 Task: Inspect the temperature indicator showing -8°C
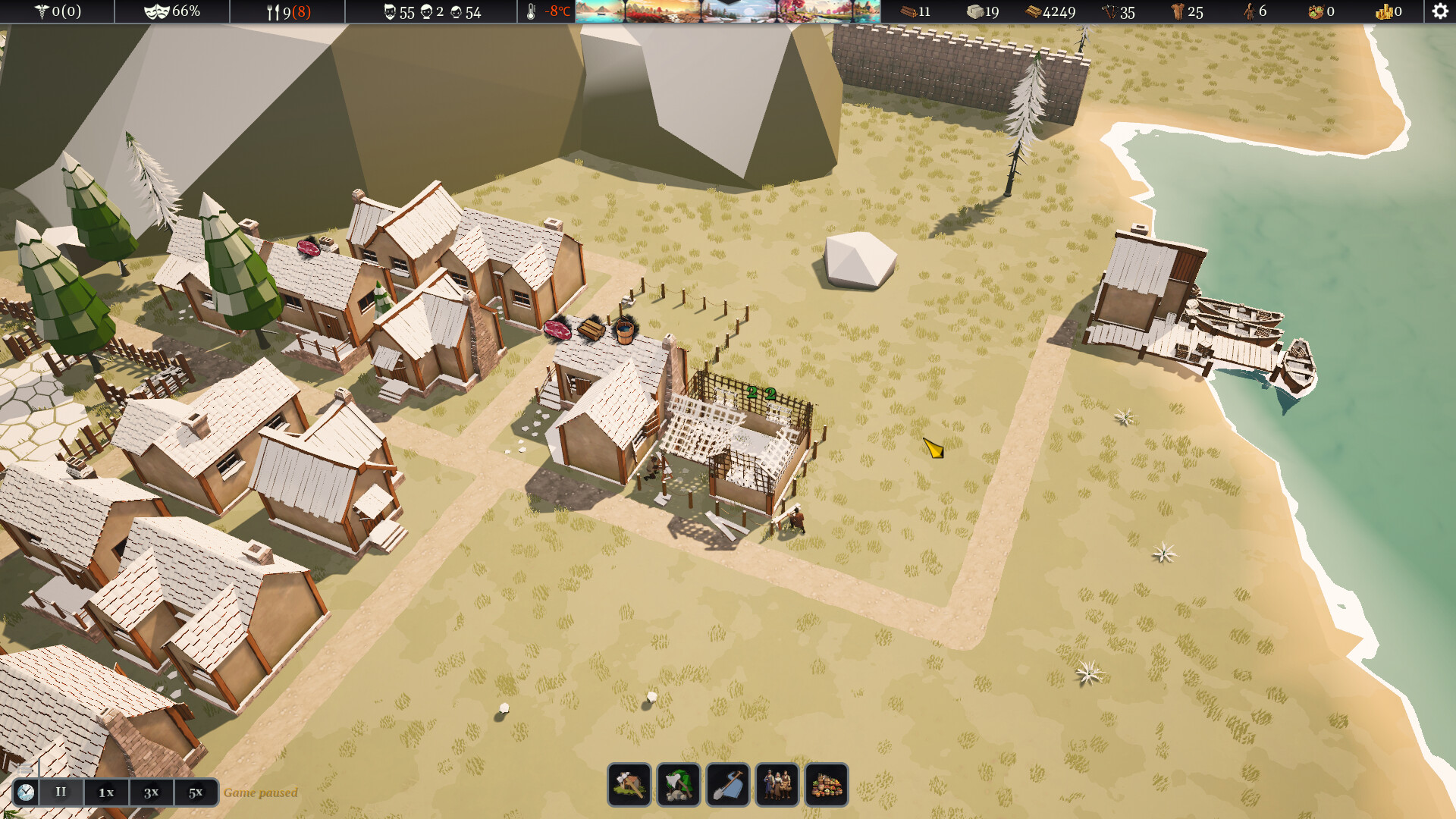click(548, 11)
